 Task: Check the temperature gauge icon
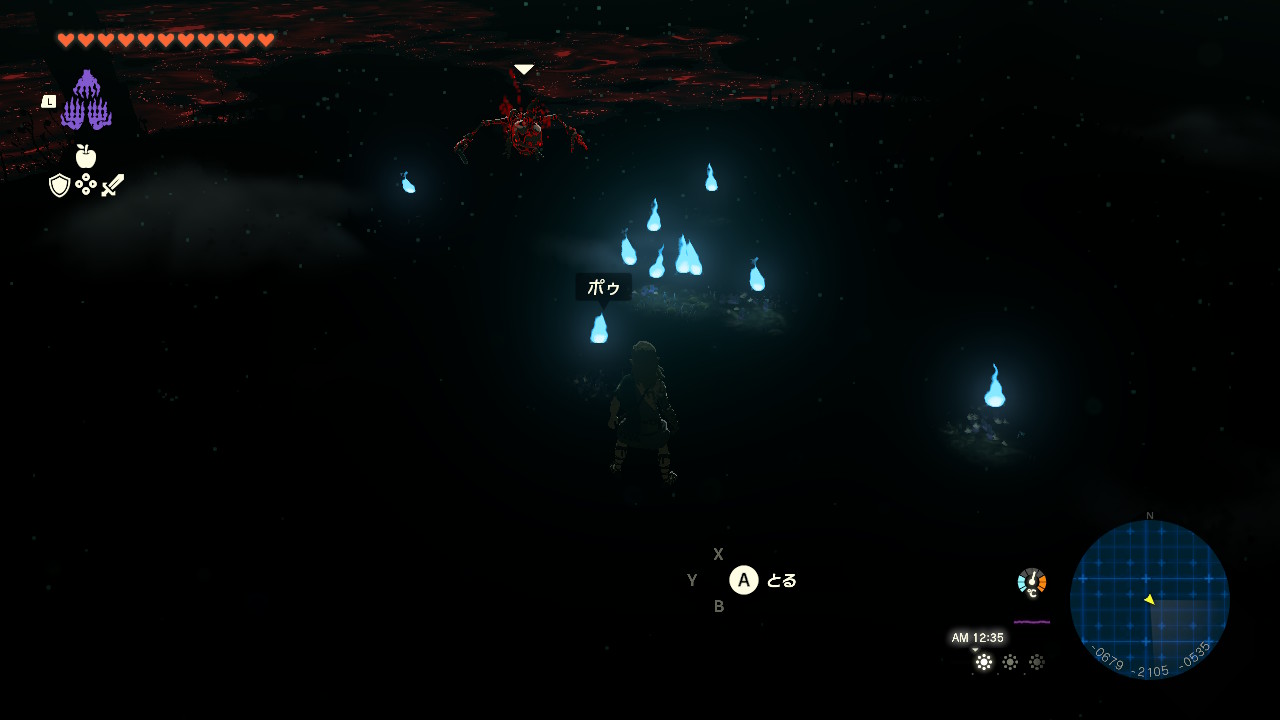[1032, 582]
